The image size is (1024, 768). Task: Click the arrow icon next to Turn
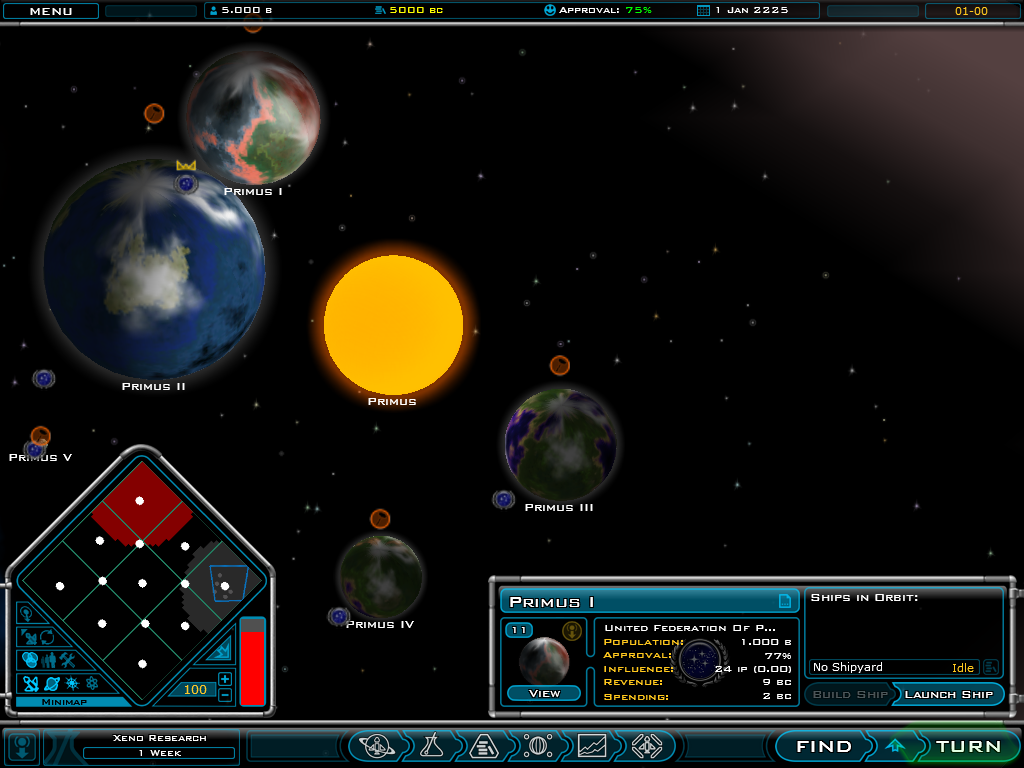click(x=895, y=746)
